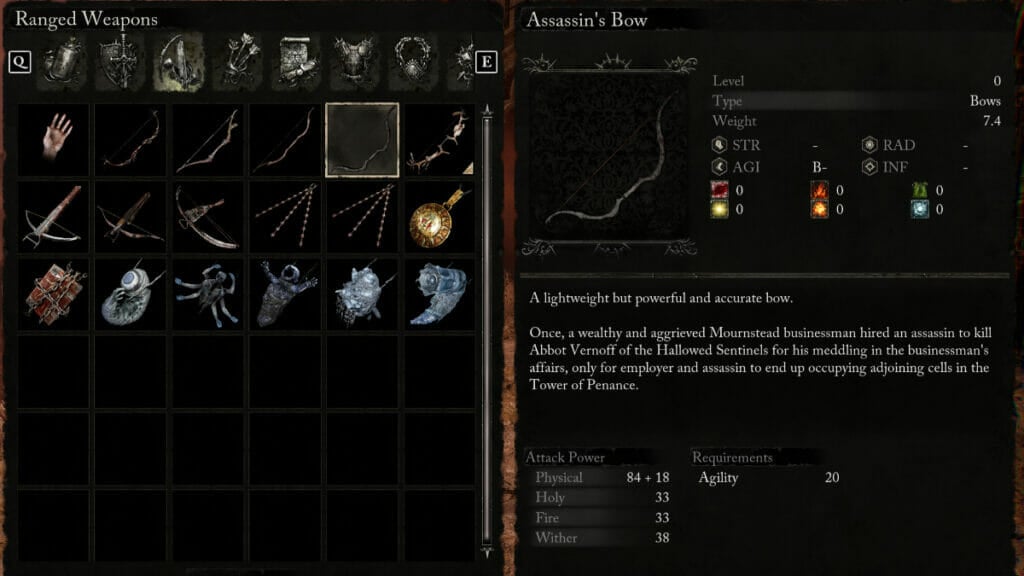The width and height of the screenshot is (1024, 576).
Task: Pick the chained red book slot
Action: pyautogui.click(x=56, y=295)
